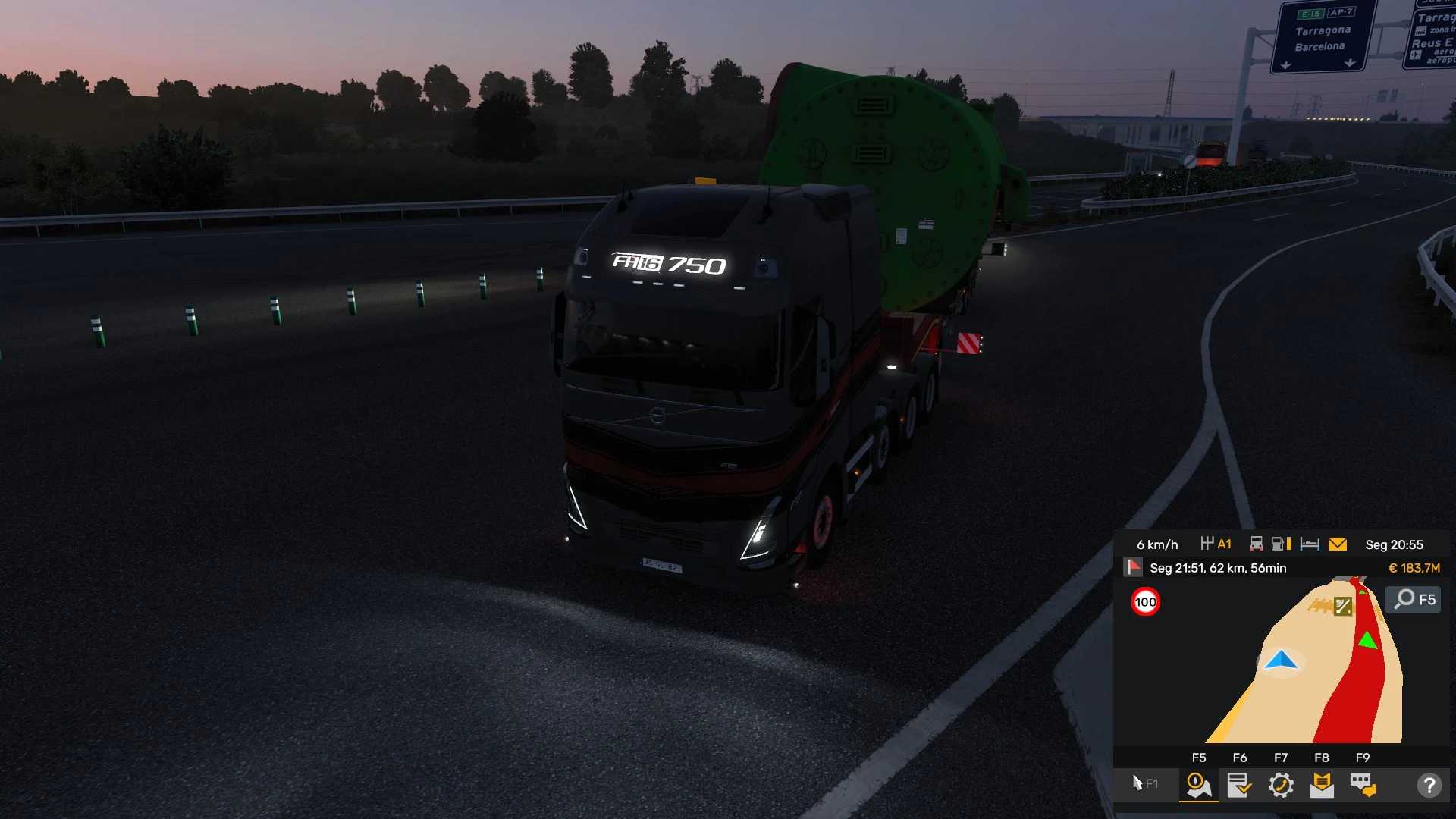
Task: Click the truck damage indicator icon
Action: 1257,544
